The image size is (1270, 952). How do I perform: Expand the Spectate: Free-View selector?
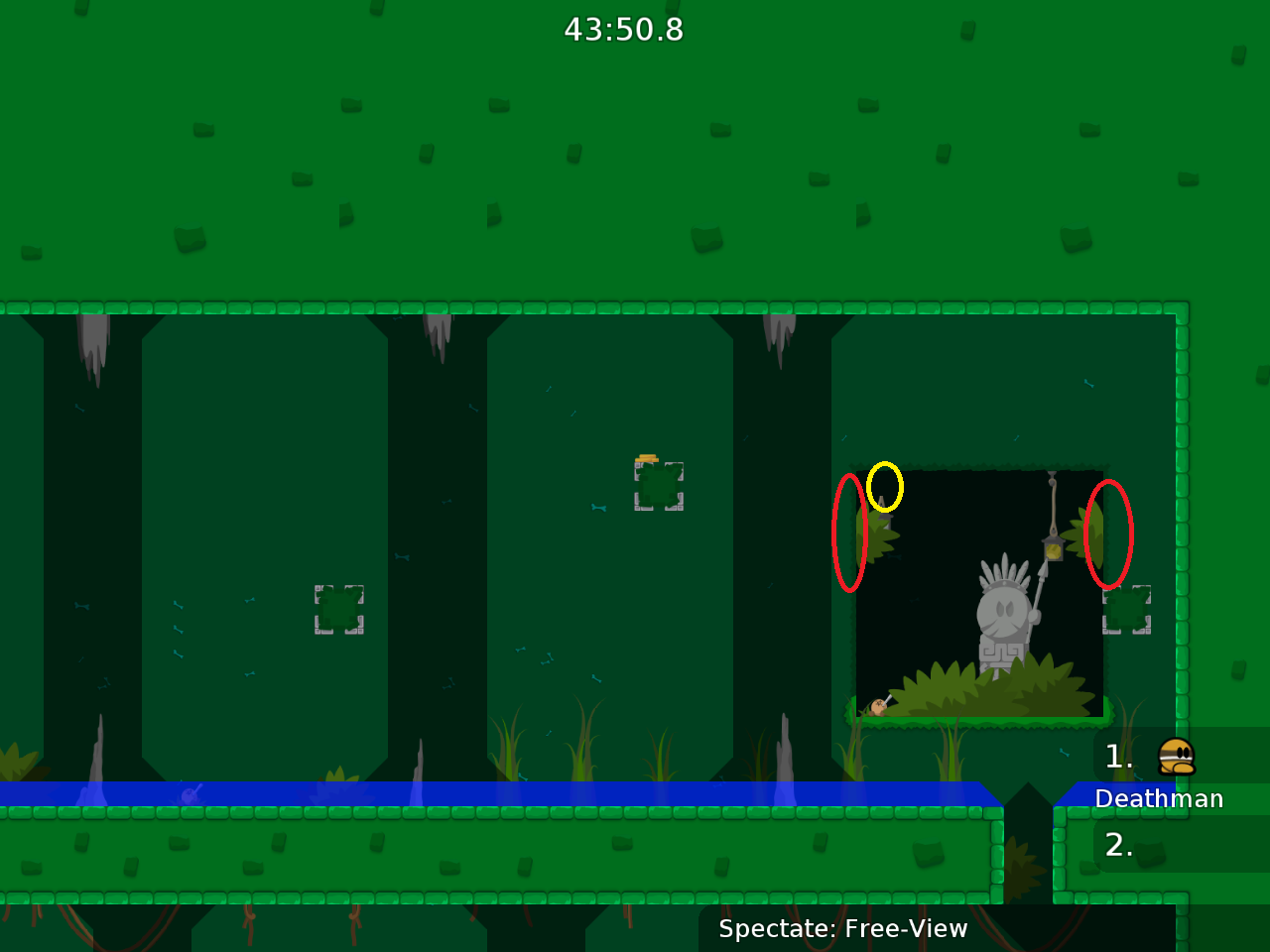843,929
